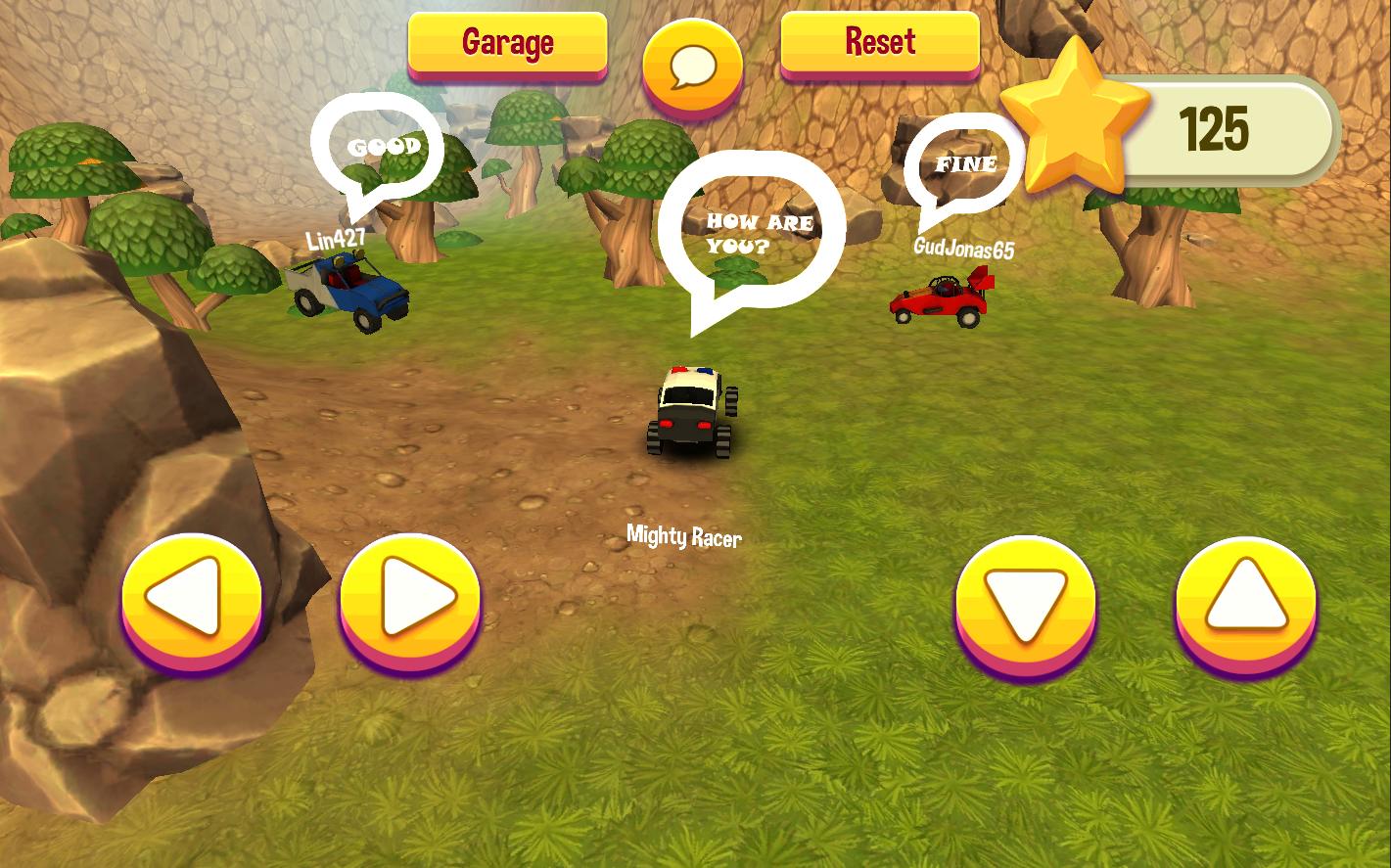Click the Reset button
The width and height of the screenshot is (1391, 868).
[878, 43]
